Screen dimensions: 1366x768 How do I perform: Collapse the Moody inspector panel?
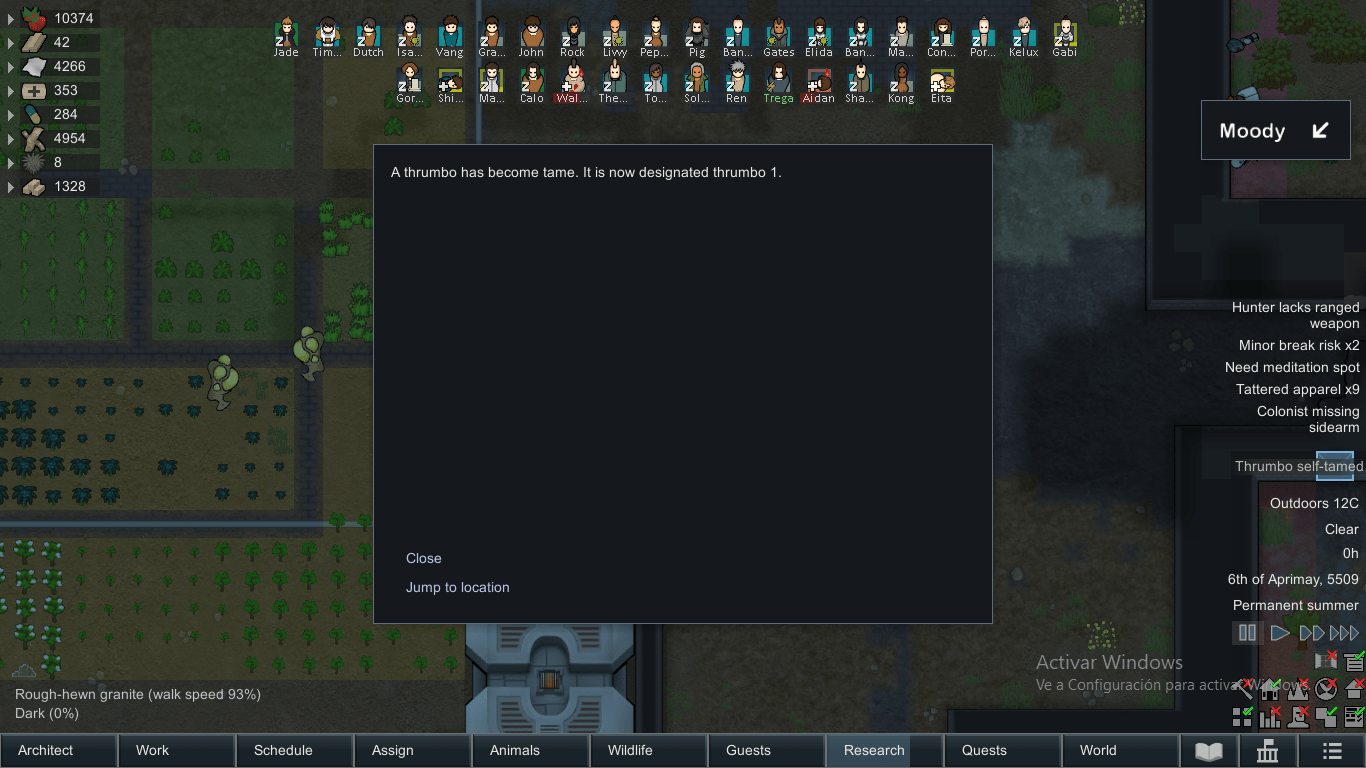(x=1322, y=130)
